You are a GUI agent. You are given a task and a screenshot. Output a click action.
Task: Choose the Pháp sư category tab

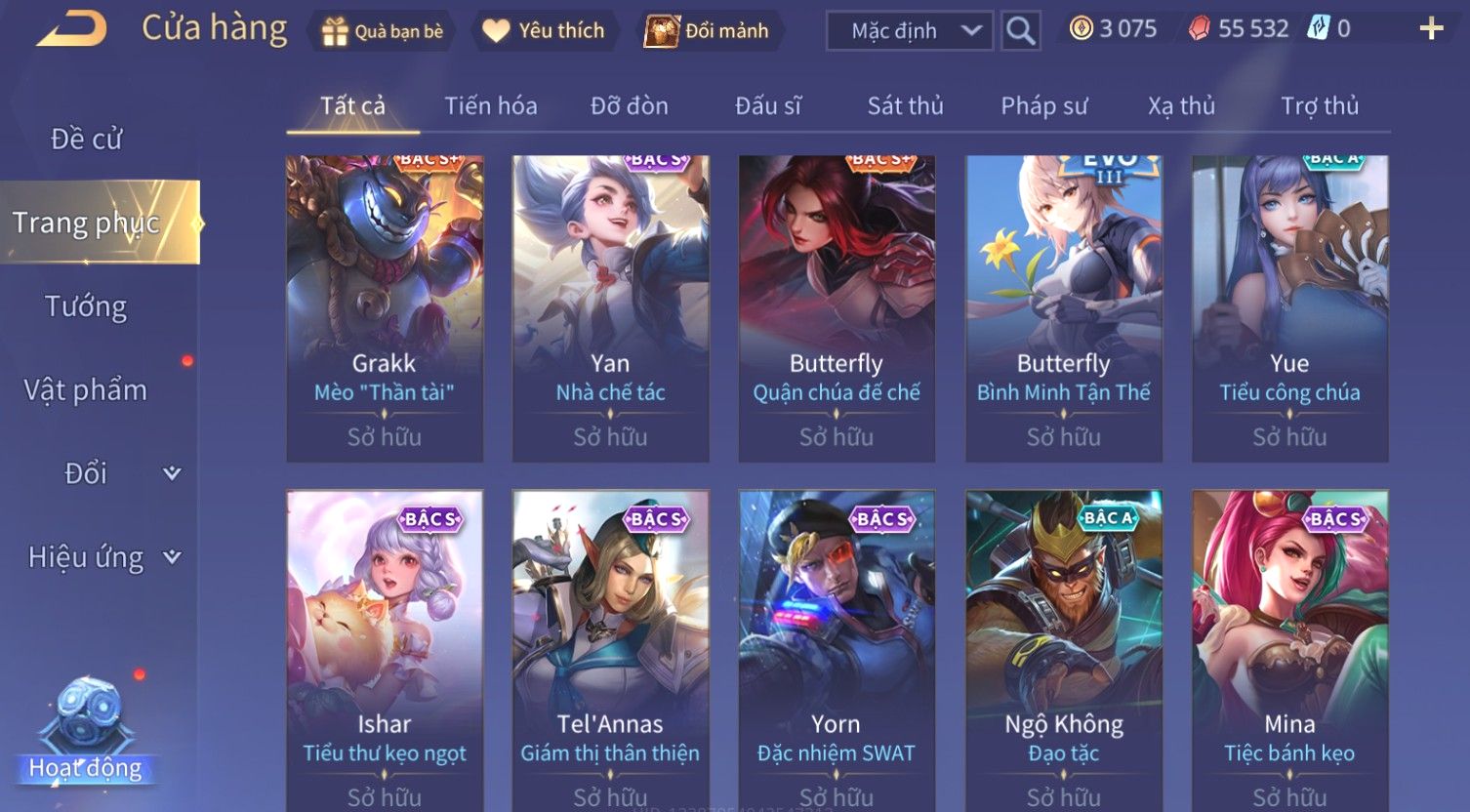point(1043,105)
